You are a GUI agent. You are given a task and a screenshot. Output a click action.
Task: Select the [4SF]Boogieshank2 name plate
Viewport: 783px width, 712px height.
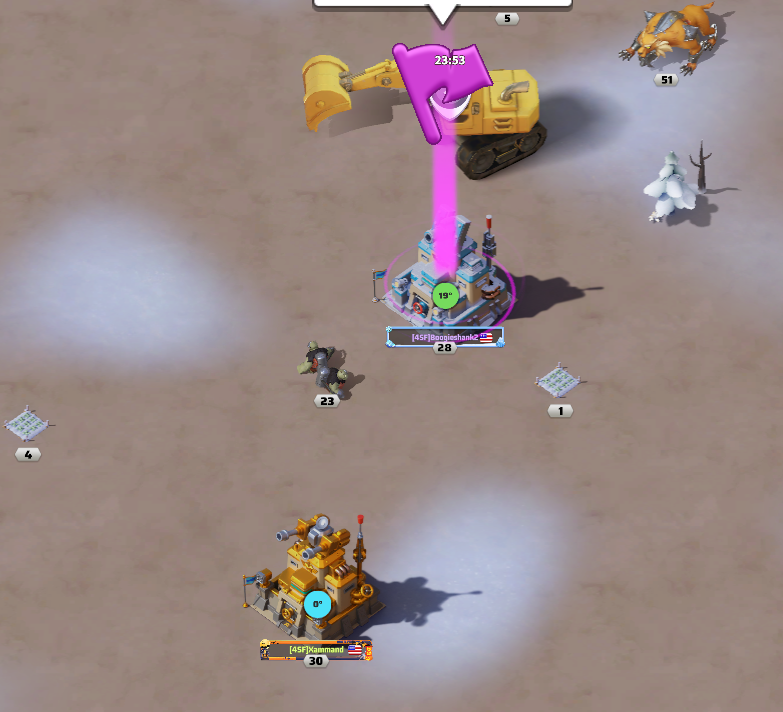445,338
